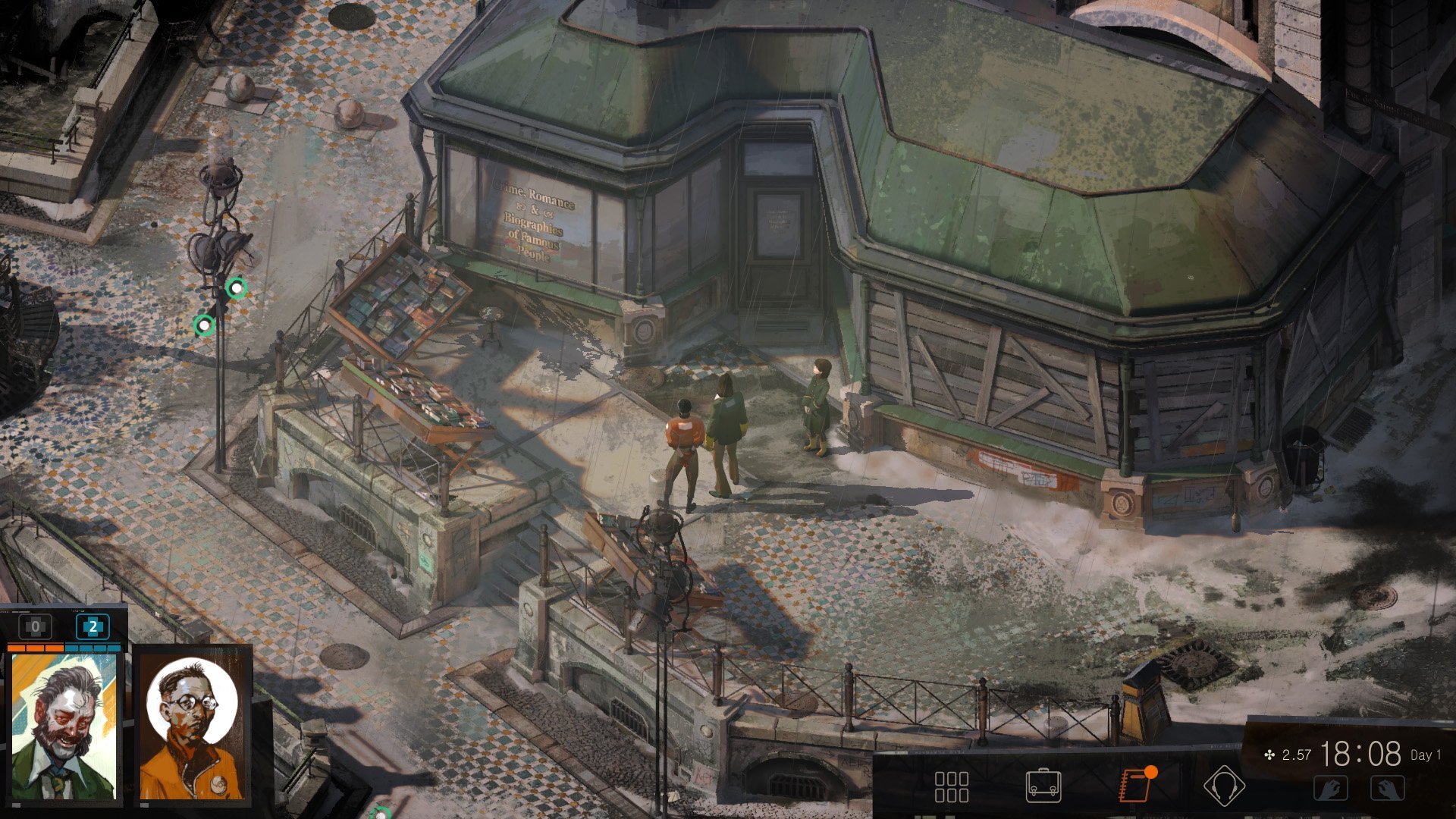Open the orange journal notebook
The height and width of the screenshot is (819, 1456).
[x=1135, y=786]
